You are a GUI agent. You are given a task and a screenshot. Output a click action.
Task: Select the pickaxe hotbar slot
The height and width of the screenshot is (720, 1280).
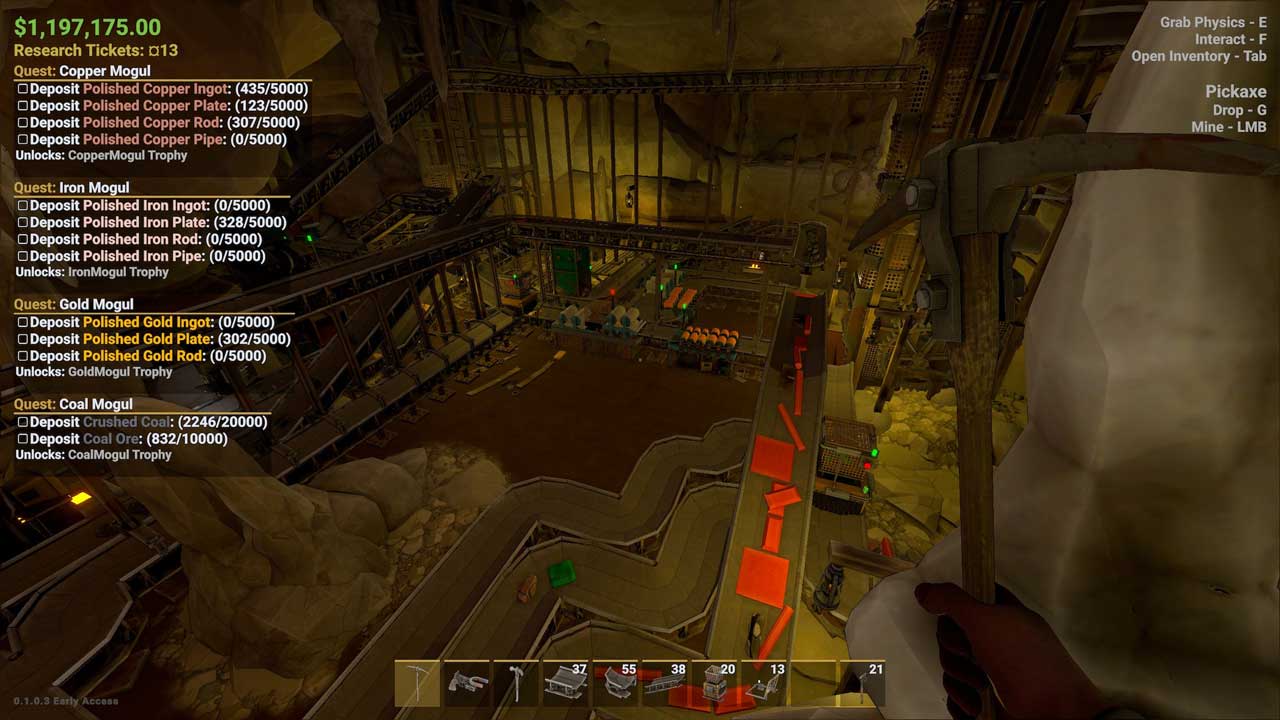point(418,684)
